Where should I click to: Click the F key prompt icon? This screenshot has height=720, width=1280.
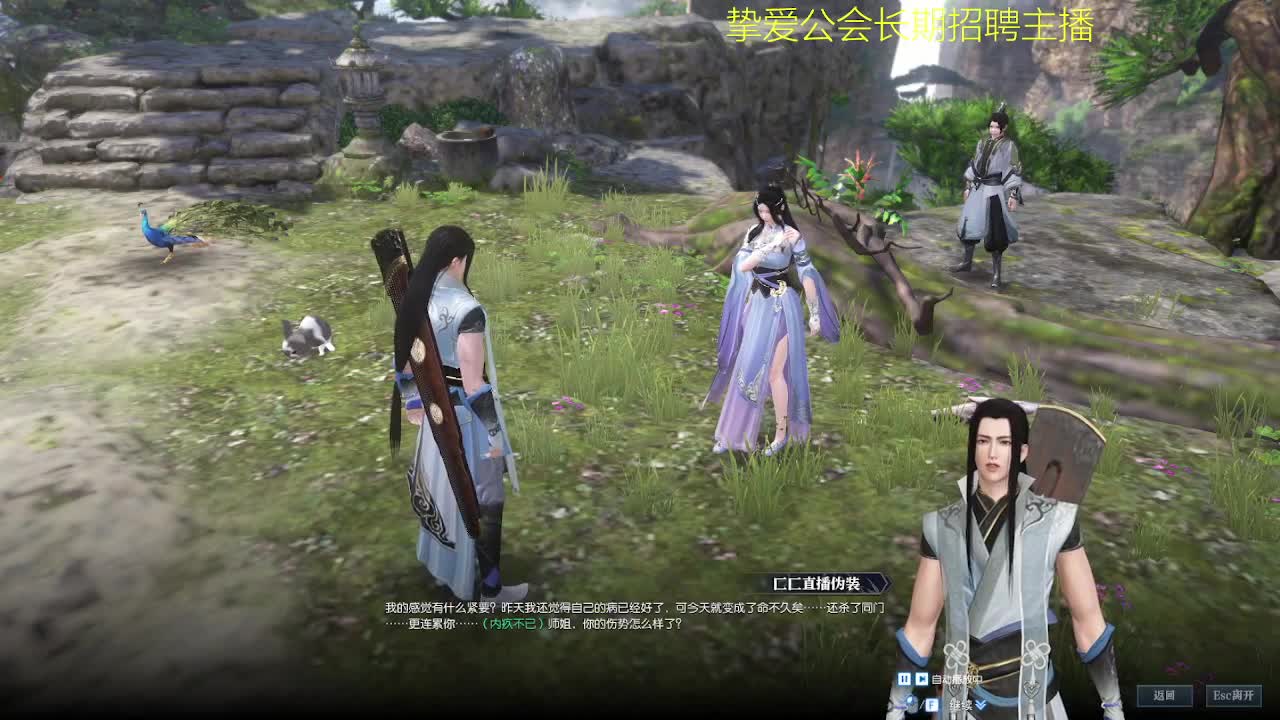(932, 704)
